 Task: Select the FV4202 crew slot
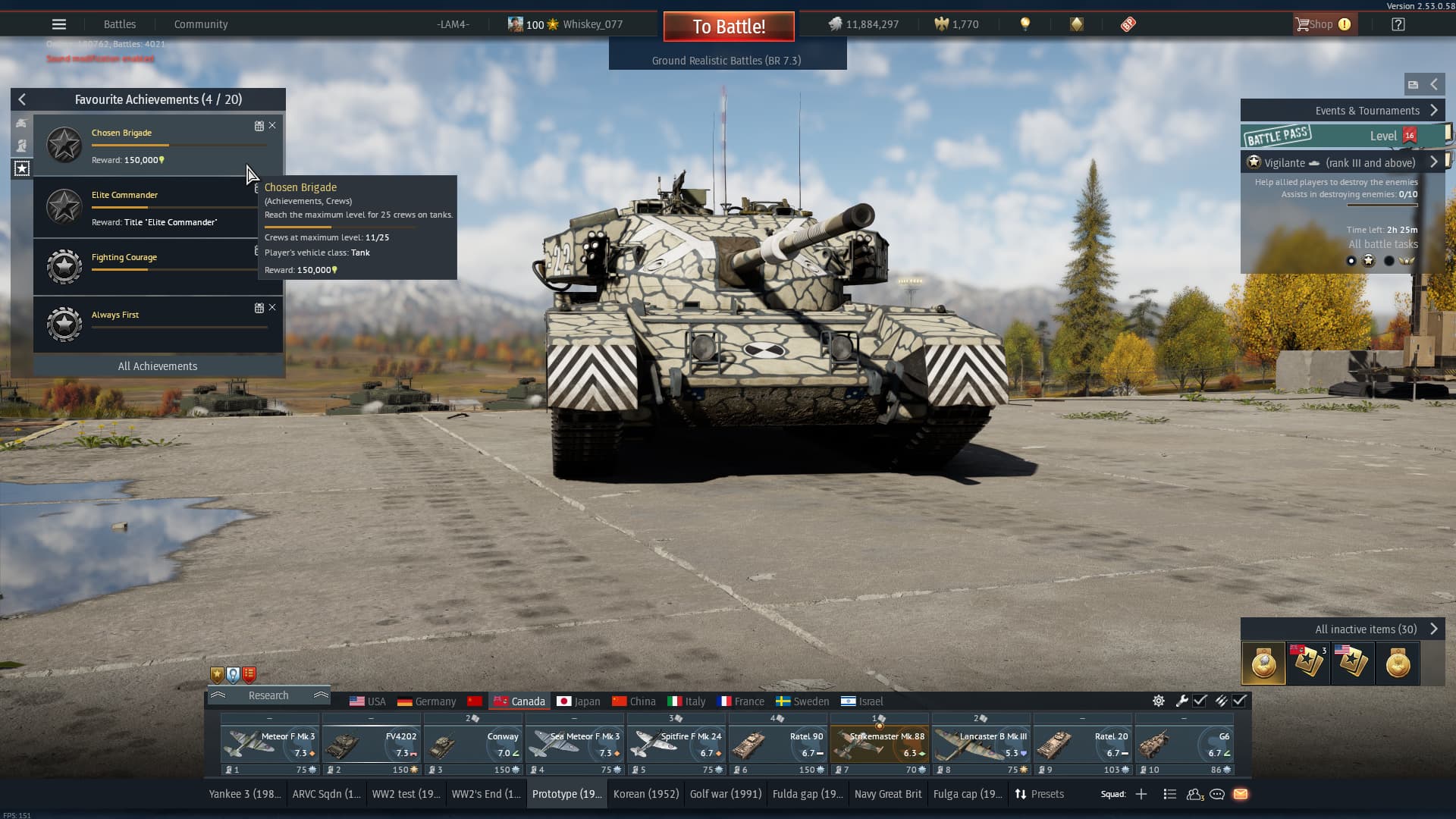click(x=372, y=745)
